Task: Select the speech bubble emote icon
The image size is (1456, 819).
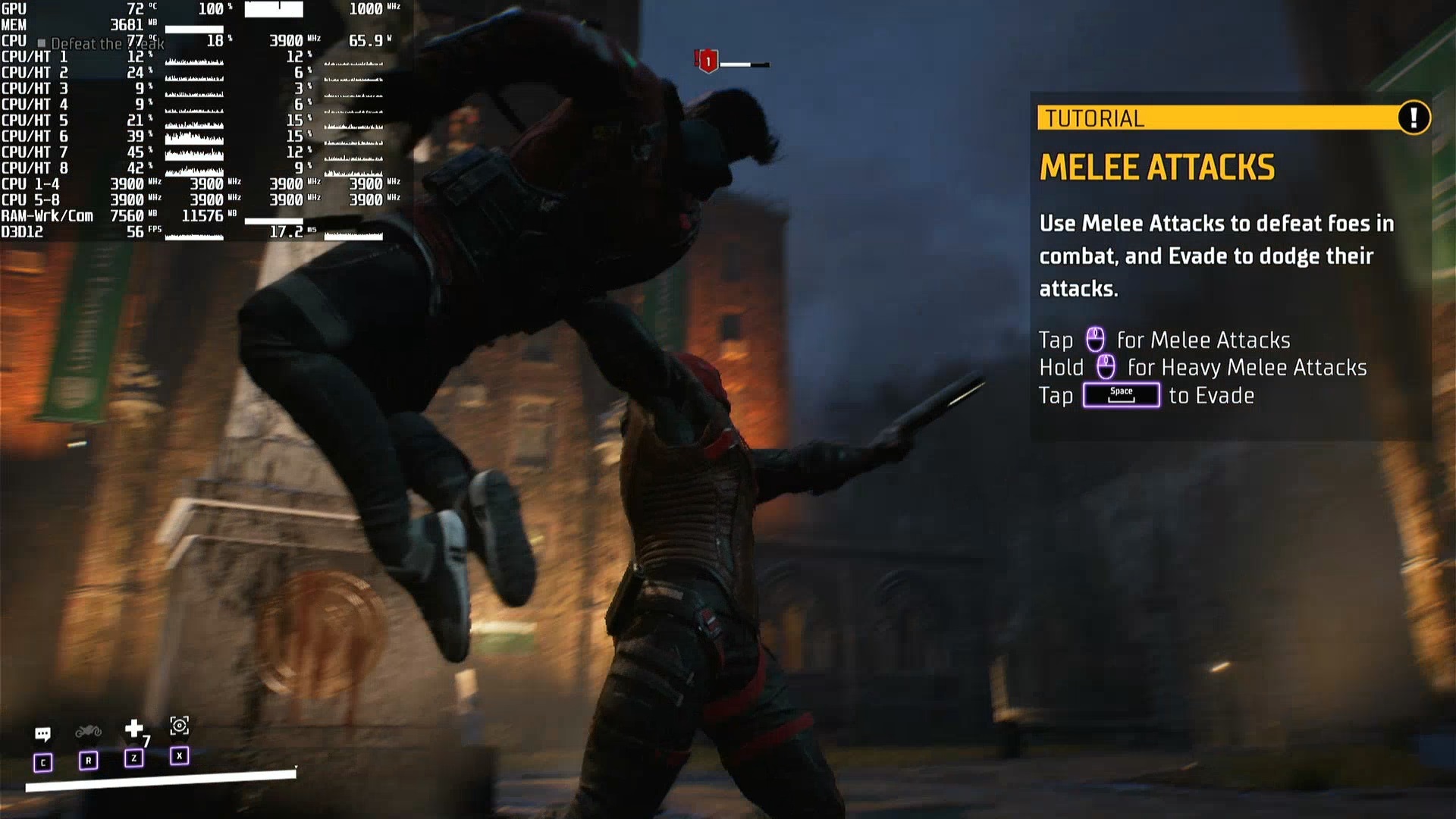Action: tap(42, 733)
